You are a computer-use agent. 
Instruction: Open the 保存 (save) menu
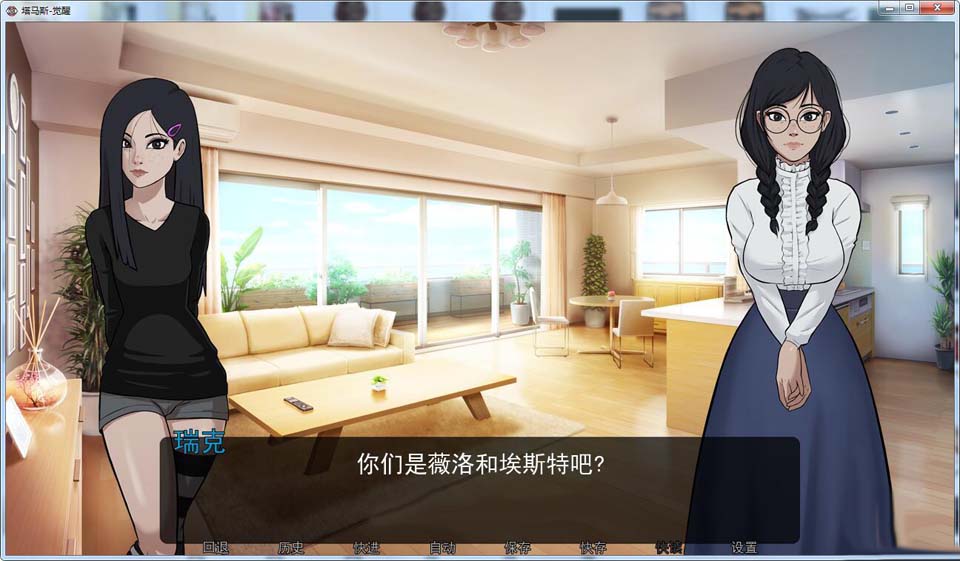(518, 548)
